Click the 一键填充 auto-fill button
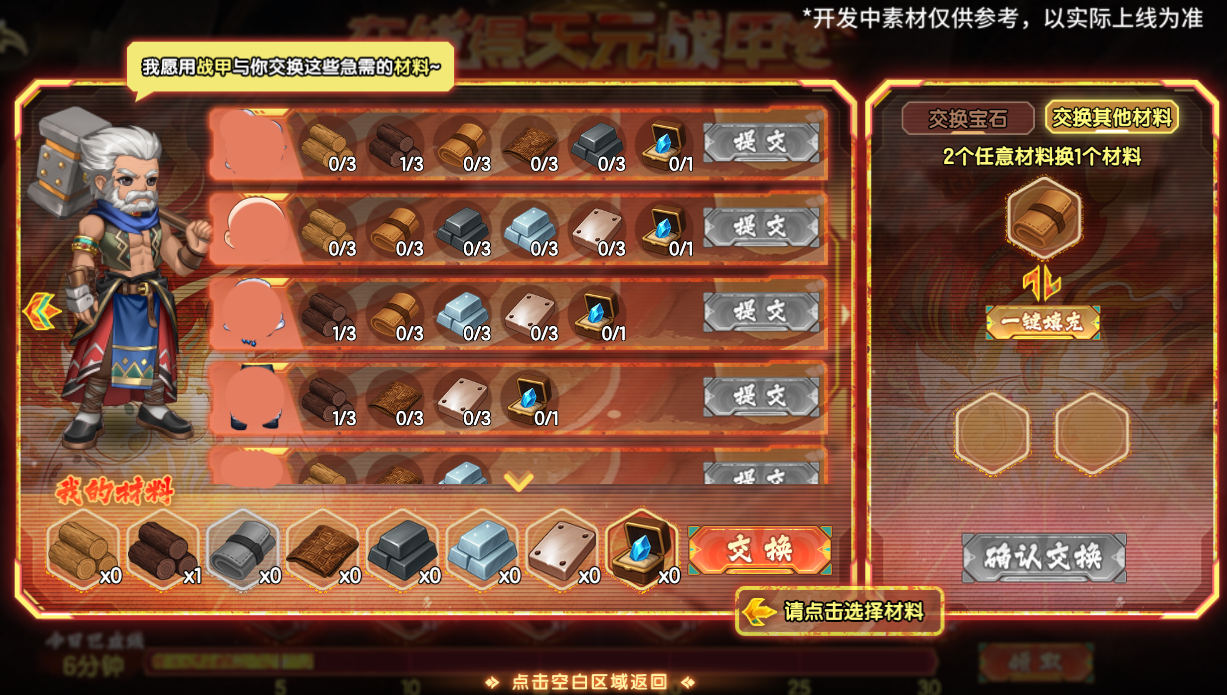Viewport: 1227px width, 695px height. (1042, 322)
